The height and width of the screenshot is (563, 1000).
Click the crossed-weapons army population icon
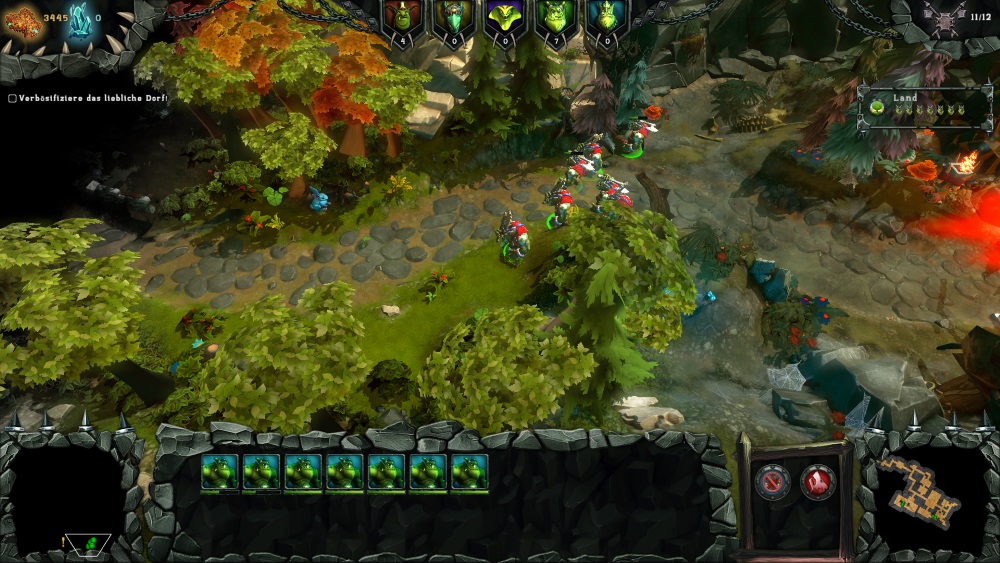(x=945, y=17)
